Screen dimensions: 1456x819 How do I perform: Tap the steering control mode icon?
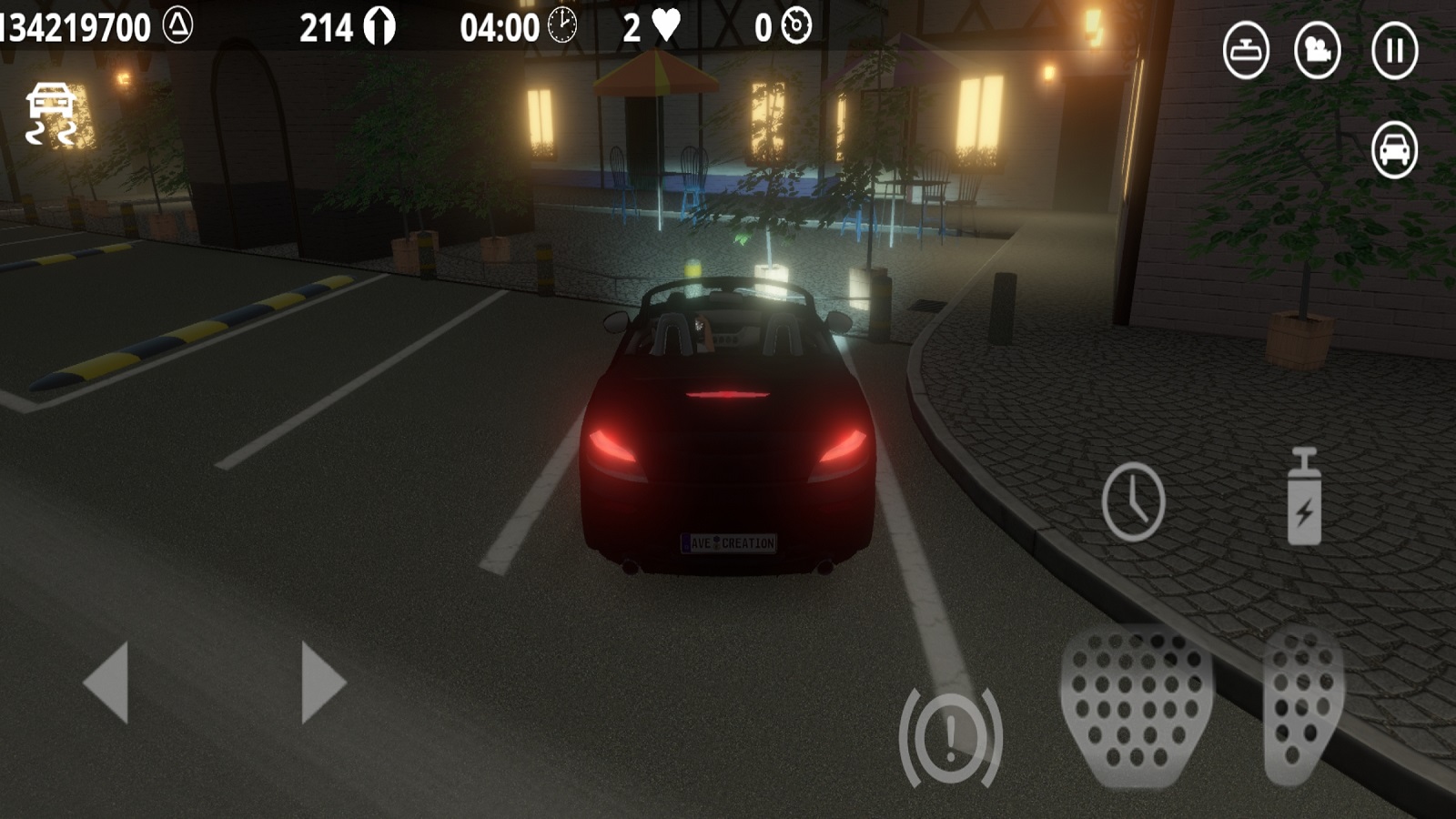tap(1246, 50)
